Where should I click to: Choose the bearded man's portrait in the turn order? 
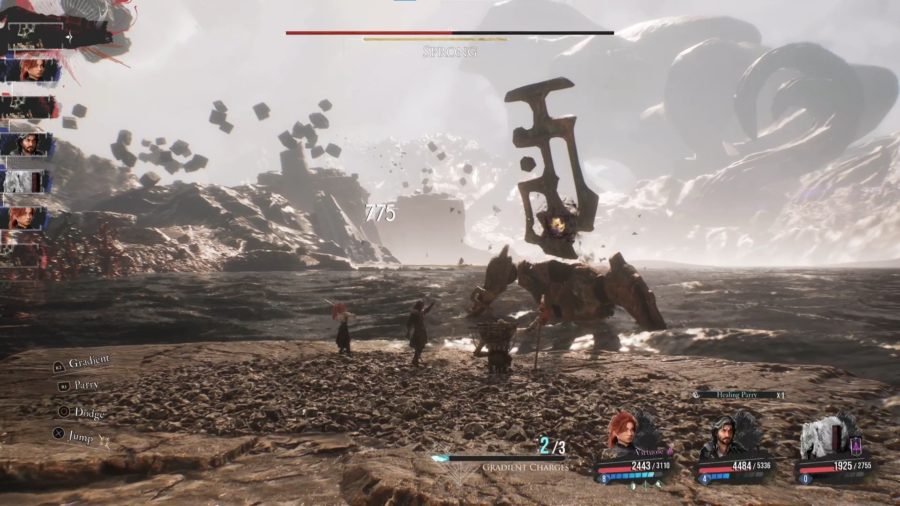(24, 144)
